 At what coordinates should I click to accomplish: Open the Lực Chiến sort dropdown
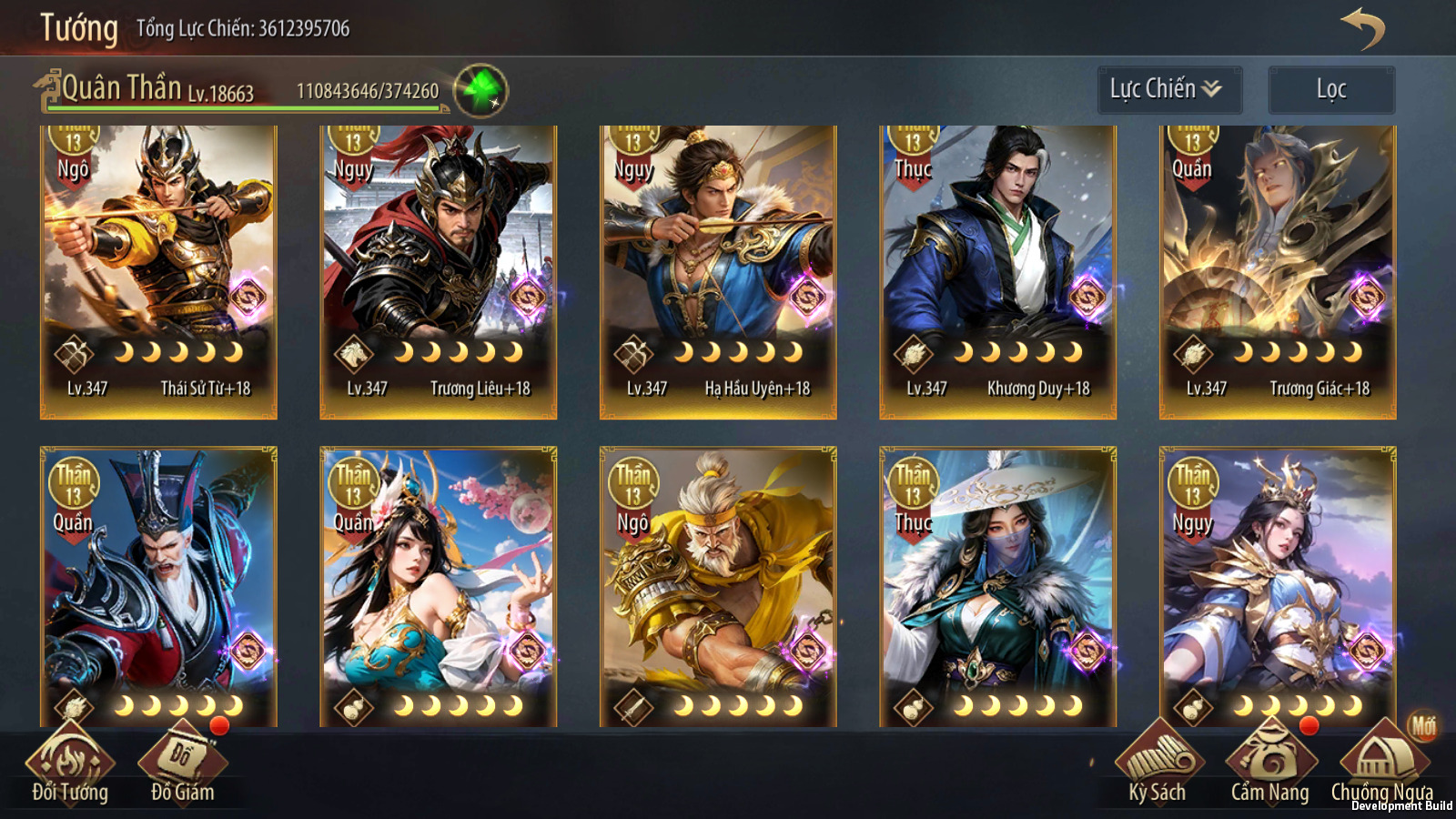1168,89
